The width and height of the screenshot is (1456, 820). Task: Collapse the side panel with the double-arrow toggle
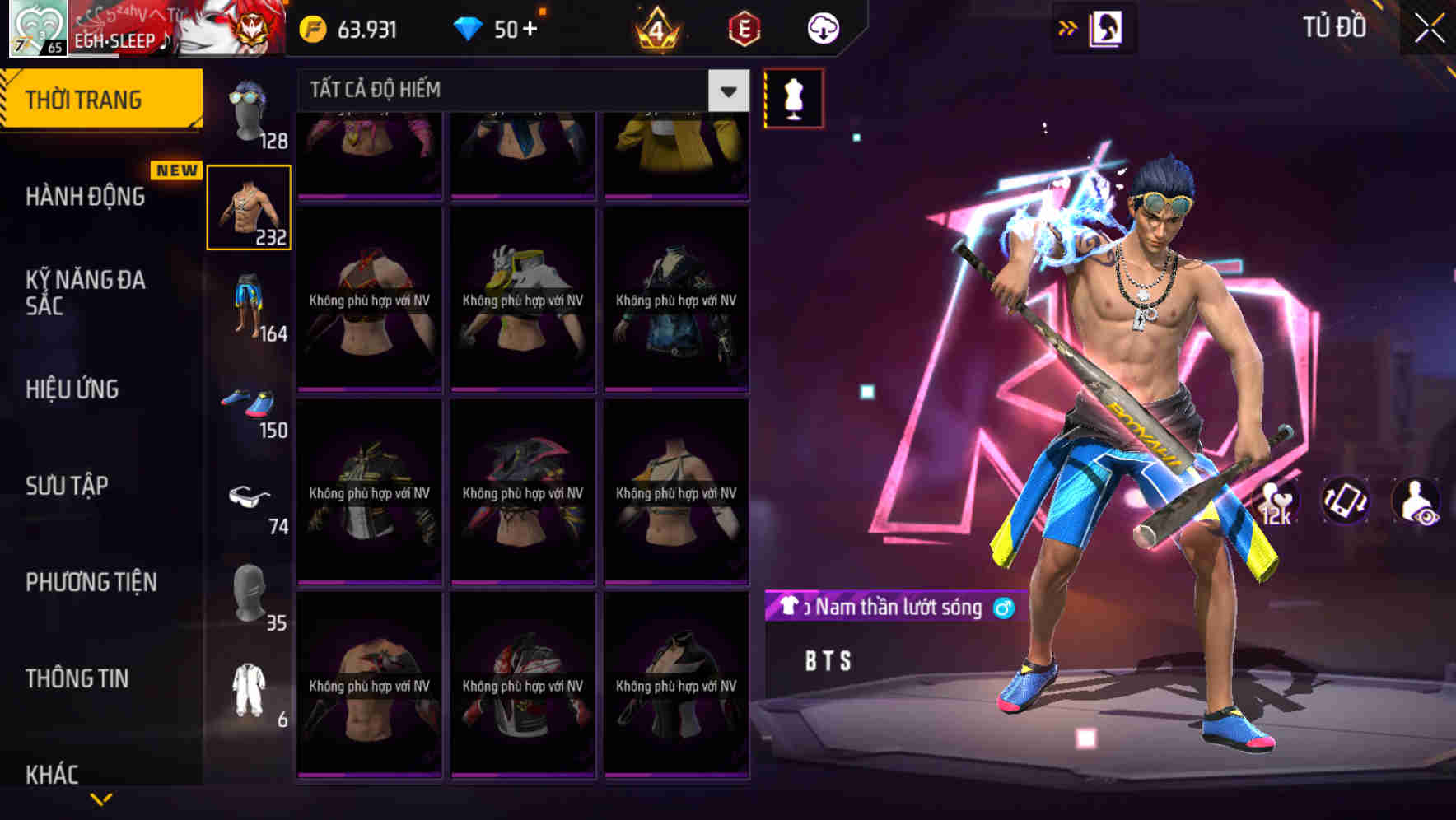tap(1068, 26)
